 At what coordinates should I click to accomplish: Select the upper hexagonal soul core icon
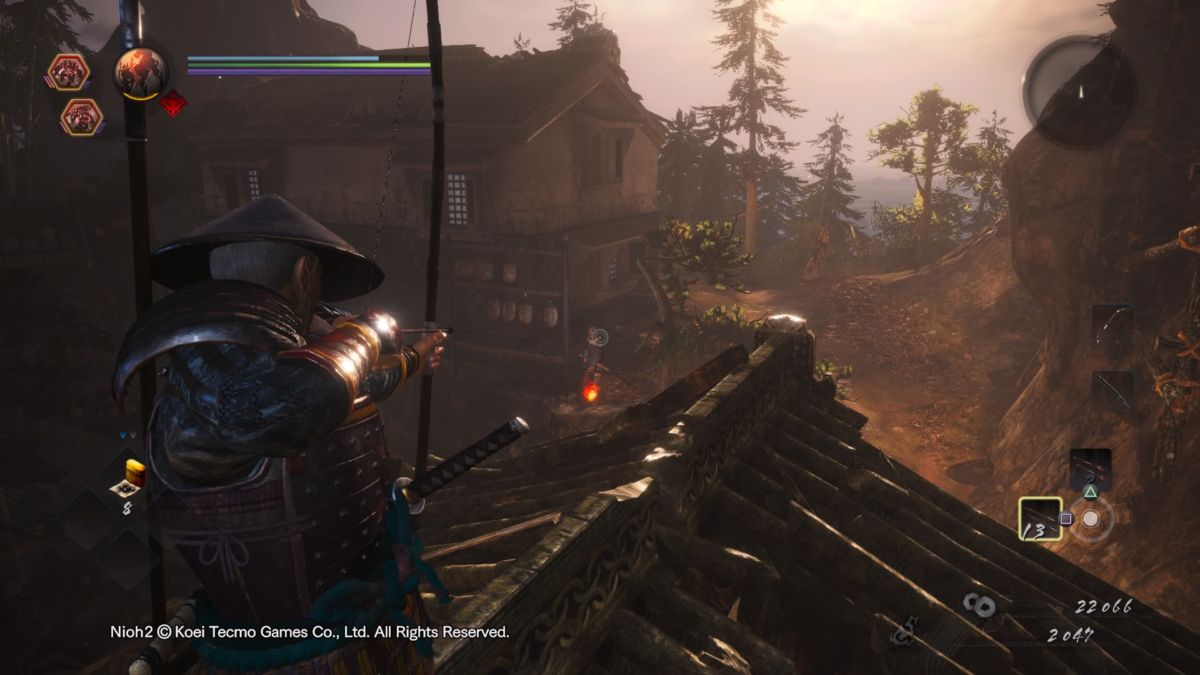tap(68, 72)
